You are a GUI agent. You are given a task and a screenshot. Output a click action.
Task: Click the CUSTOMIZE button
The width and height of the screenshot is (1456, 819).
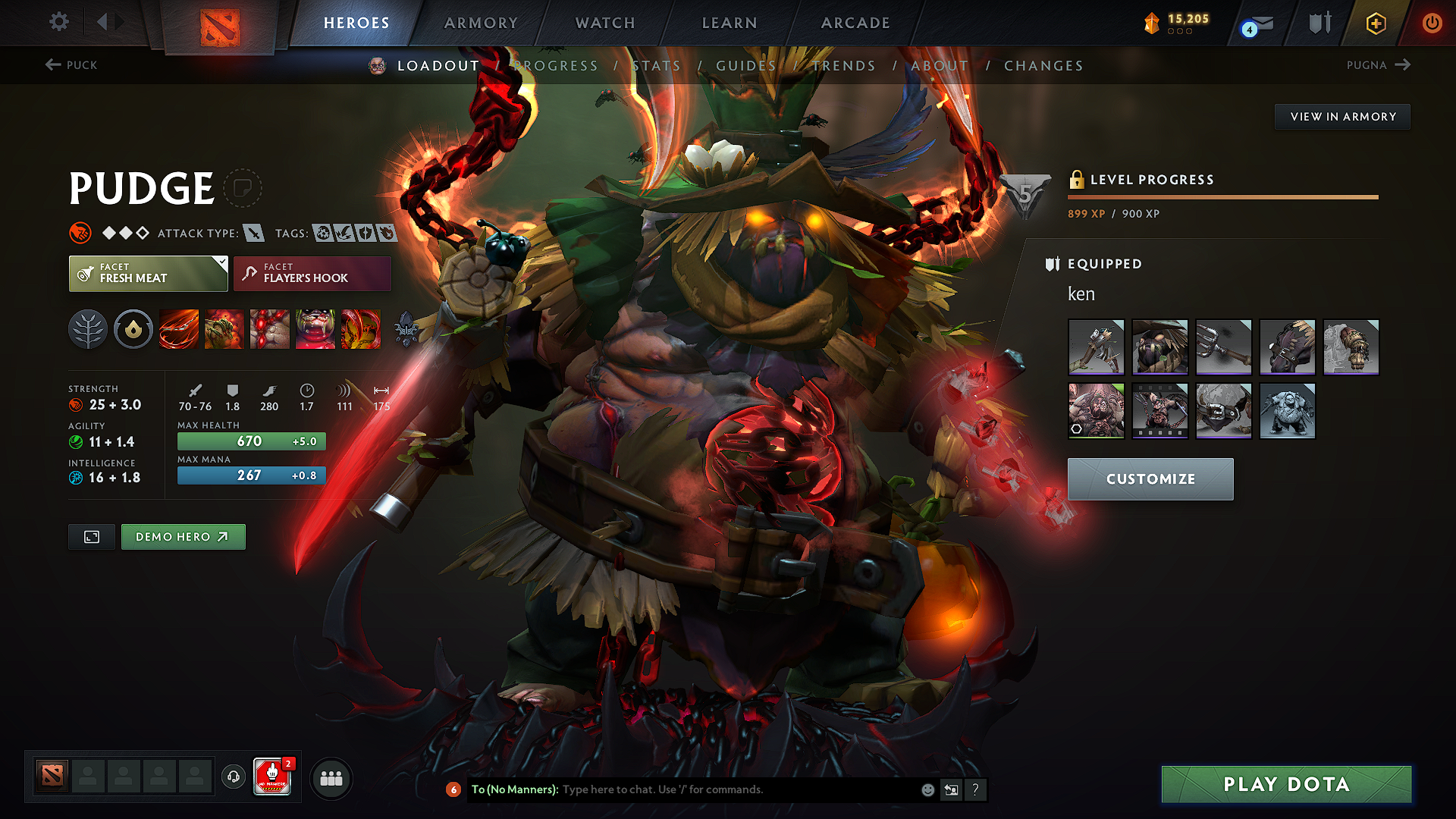pyautogui.click(x=1150, y=479)
